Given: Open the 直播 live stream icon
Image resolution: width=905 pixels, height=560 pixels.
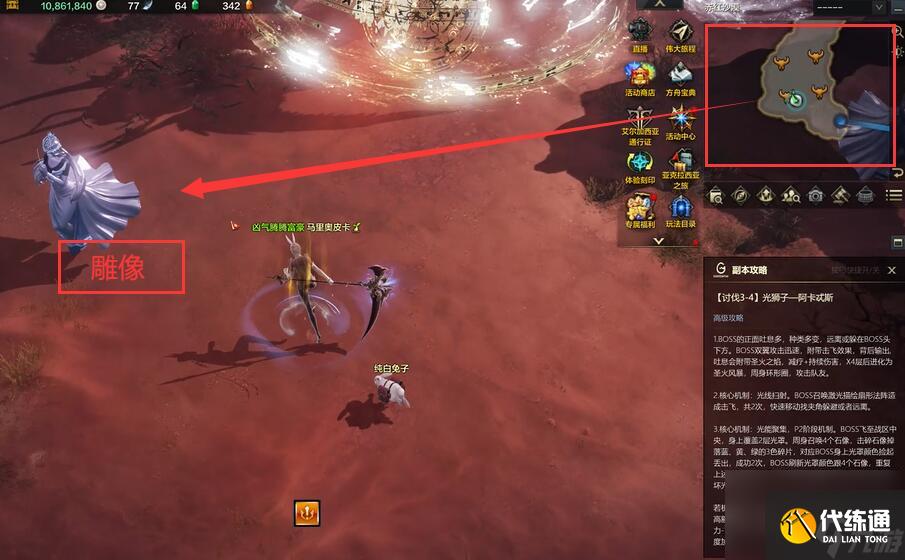Looking at the screenshot, I should tap(640, 32).
